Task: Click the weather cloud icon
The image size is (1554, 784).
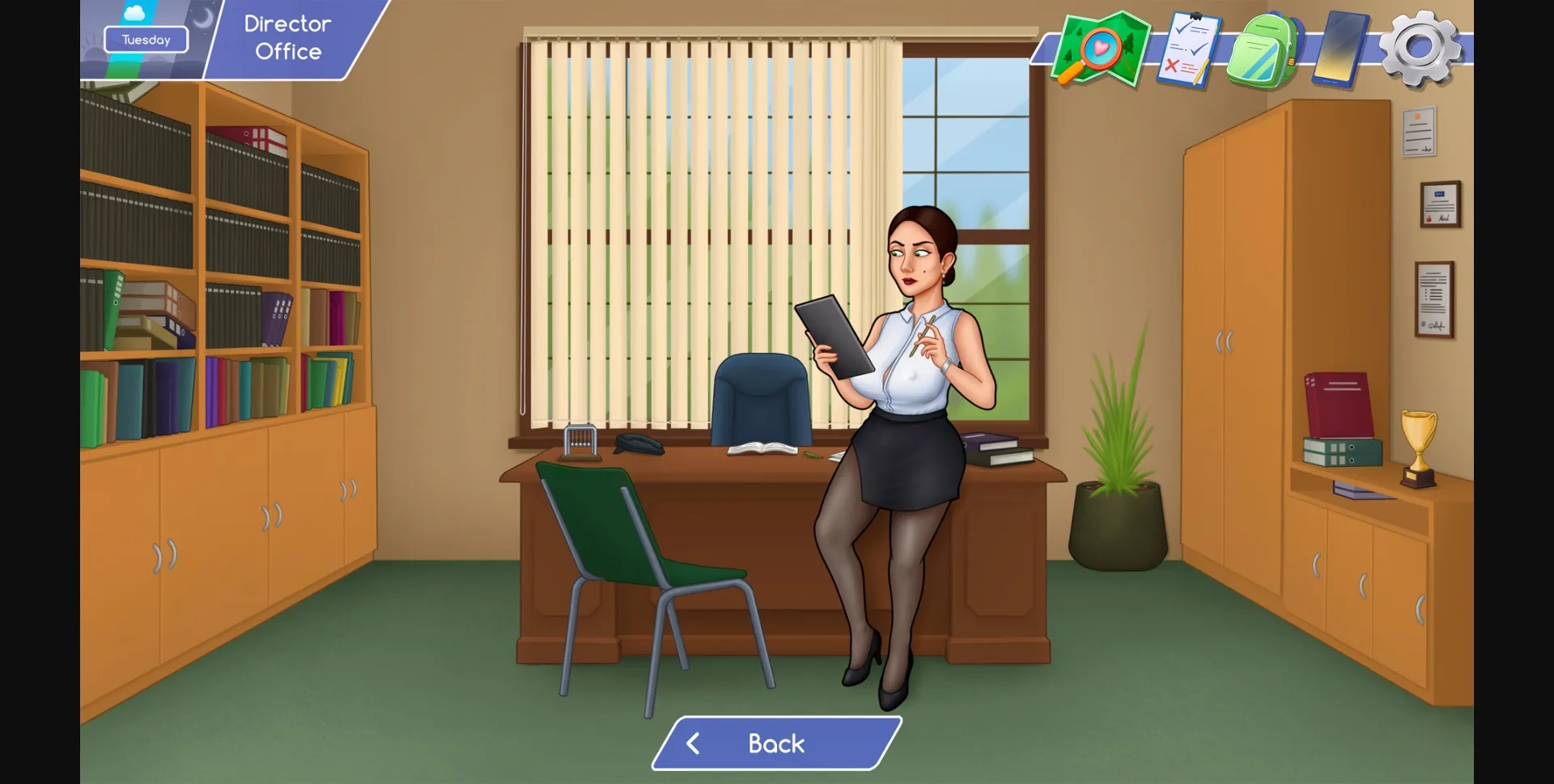Action: [136, 12]
